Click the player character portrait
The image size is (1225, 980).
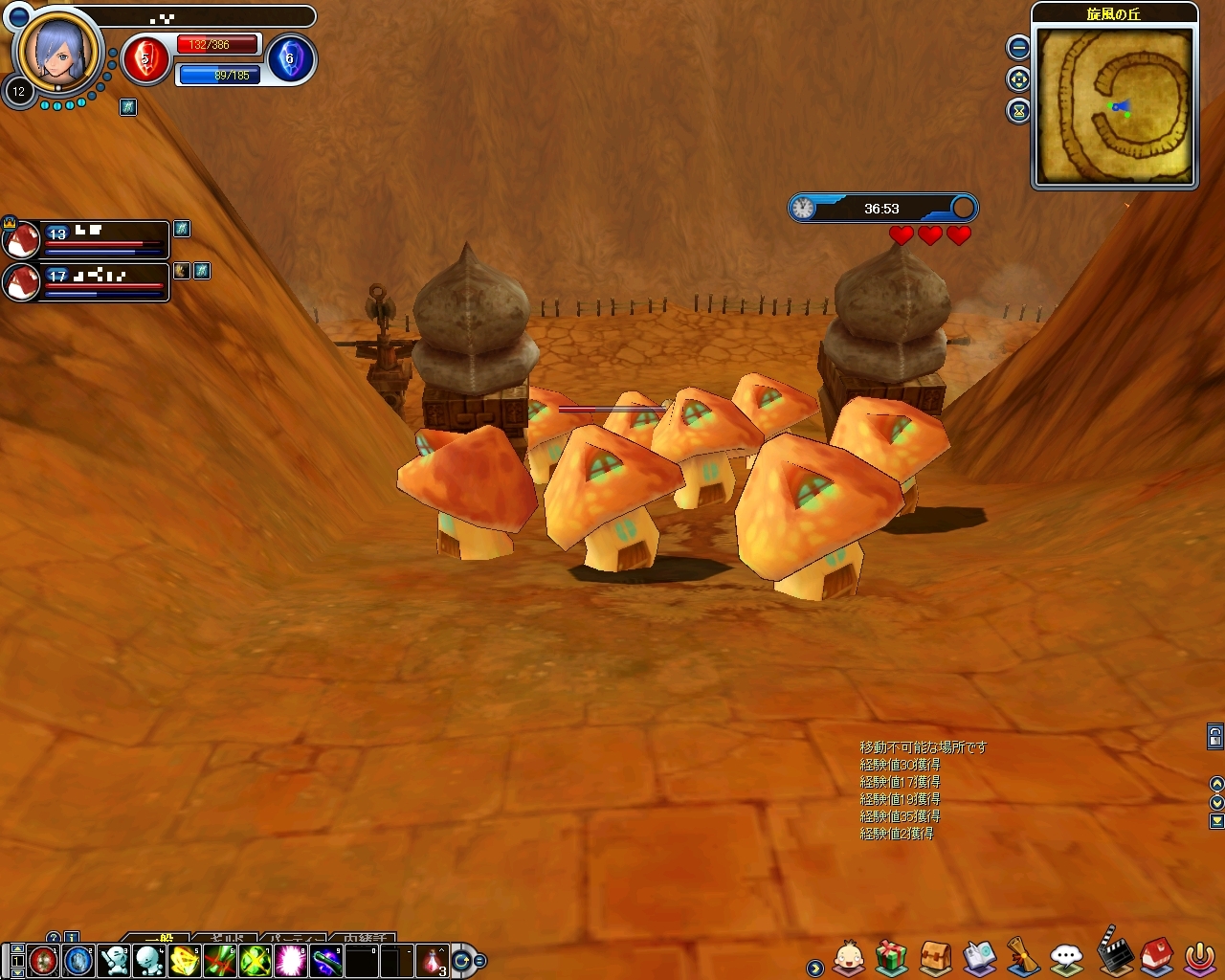click(x=57, y=50)
